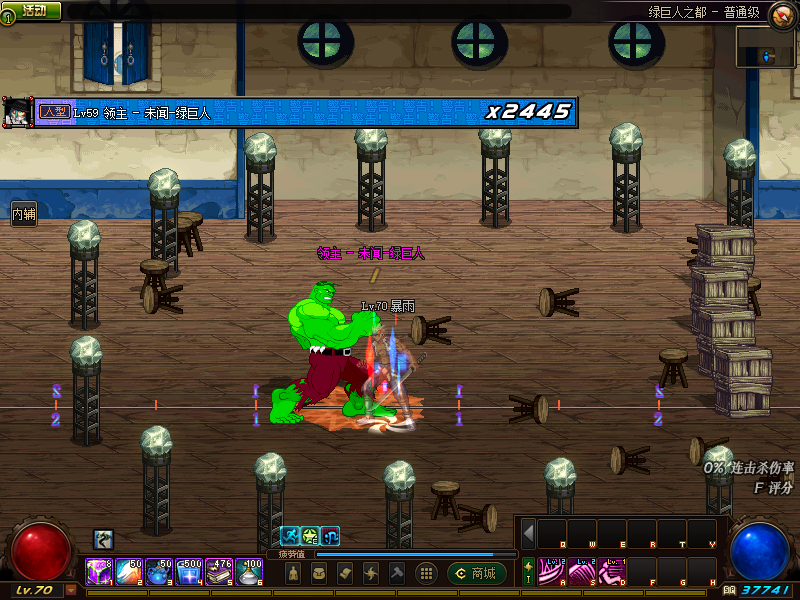Screen dimensions: 800x600
Task: Click the orange dropdown arrow beside Lv.70
Action: (x=71, y=590)
